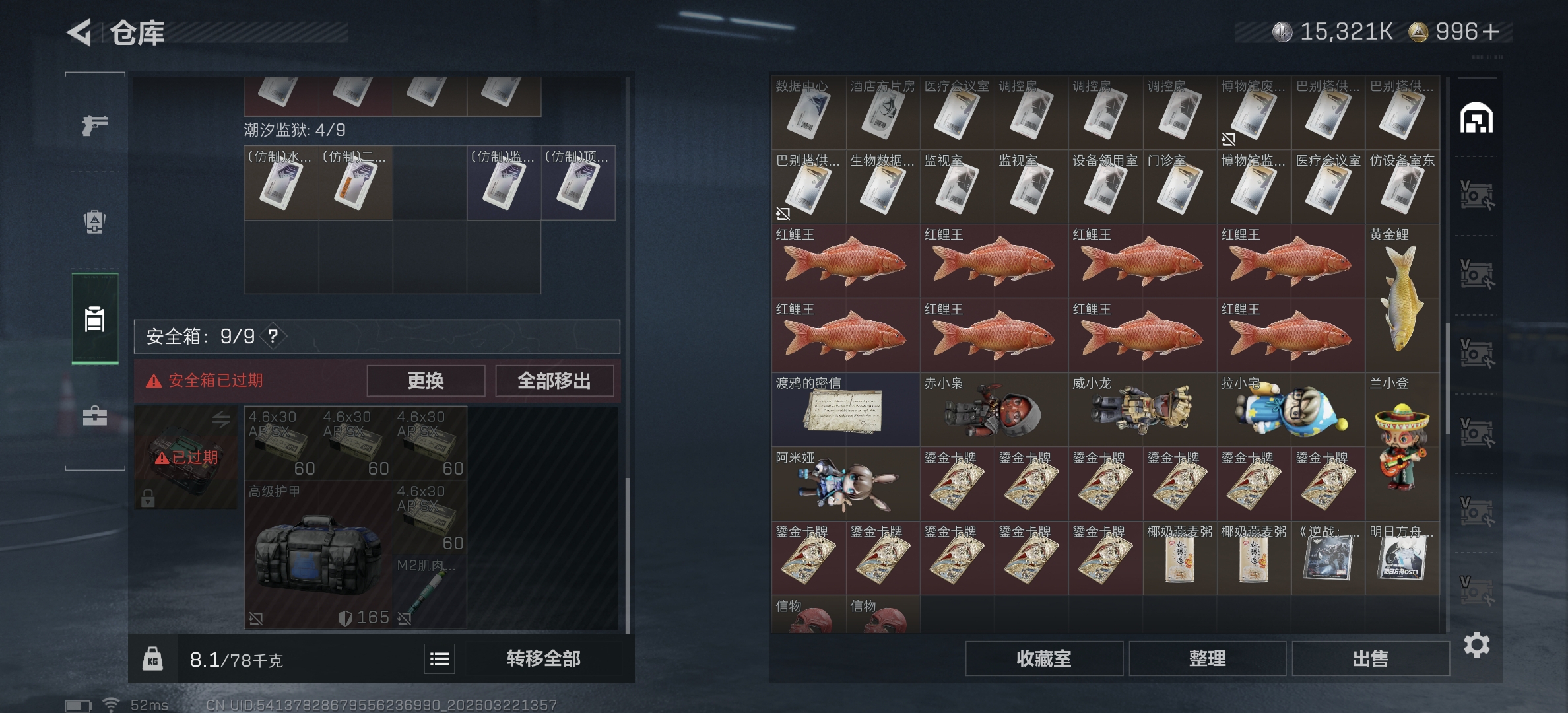This screenshot has width=1568, height=713.
Task: Click the briefcase icon at bottom of left sidebar
Action: [94, 416]
